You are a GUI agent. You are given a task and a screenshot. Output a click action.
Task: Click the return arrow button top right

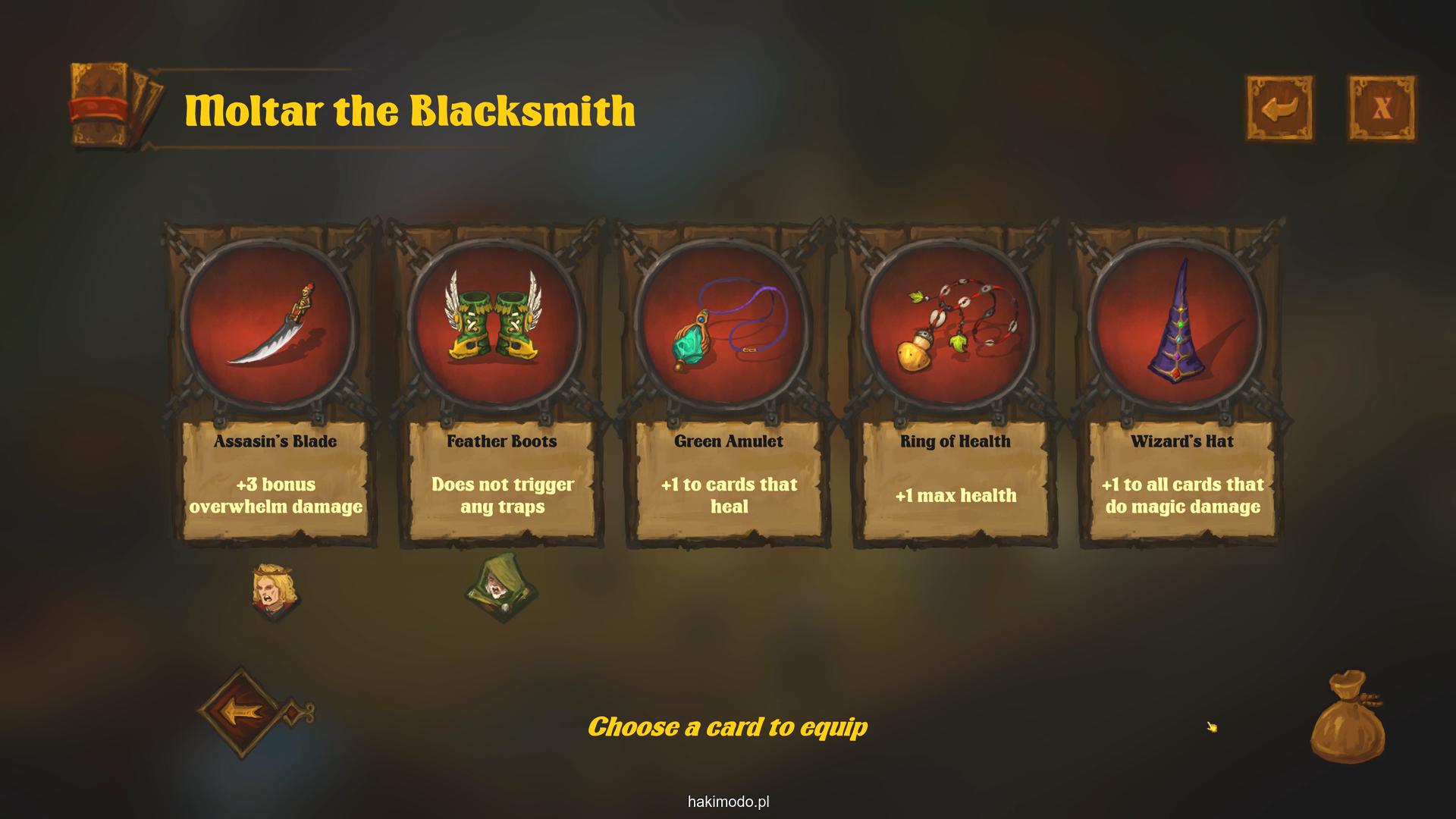point(1280,108)
